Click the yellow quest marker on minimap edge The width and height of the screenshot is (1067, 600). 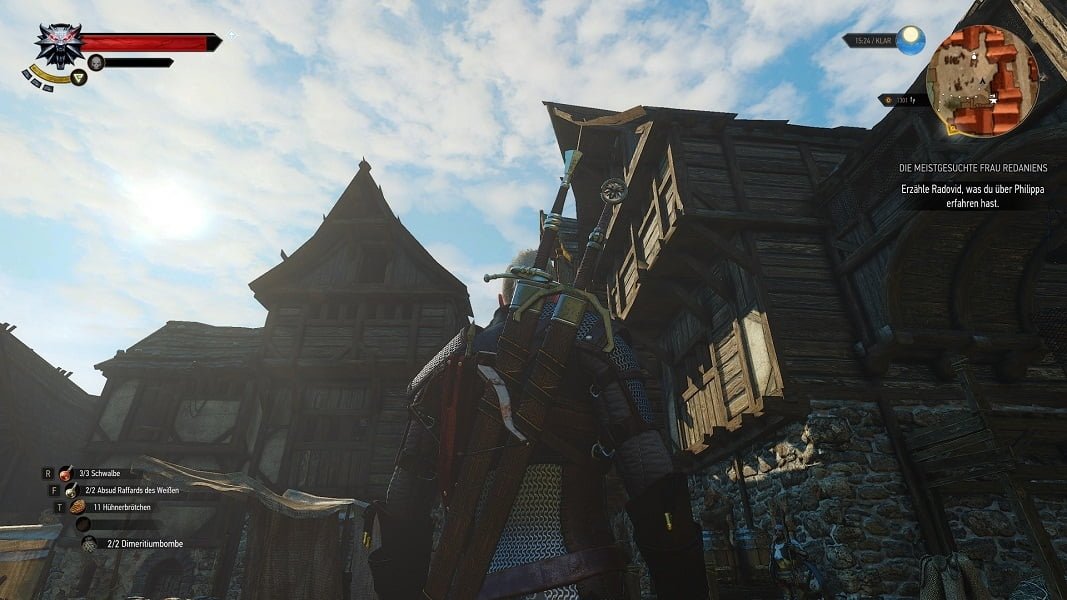pyautogui.click(x=951, y=128)
